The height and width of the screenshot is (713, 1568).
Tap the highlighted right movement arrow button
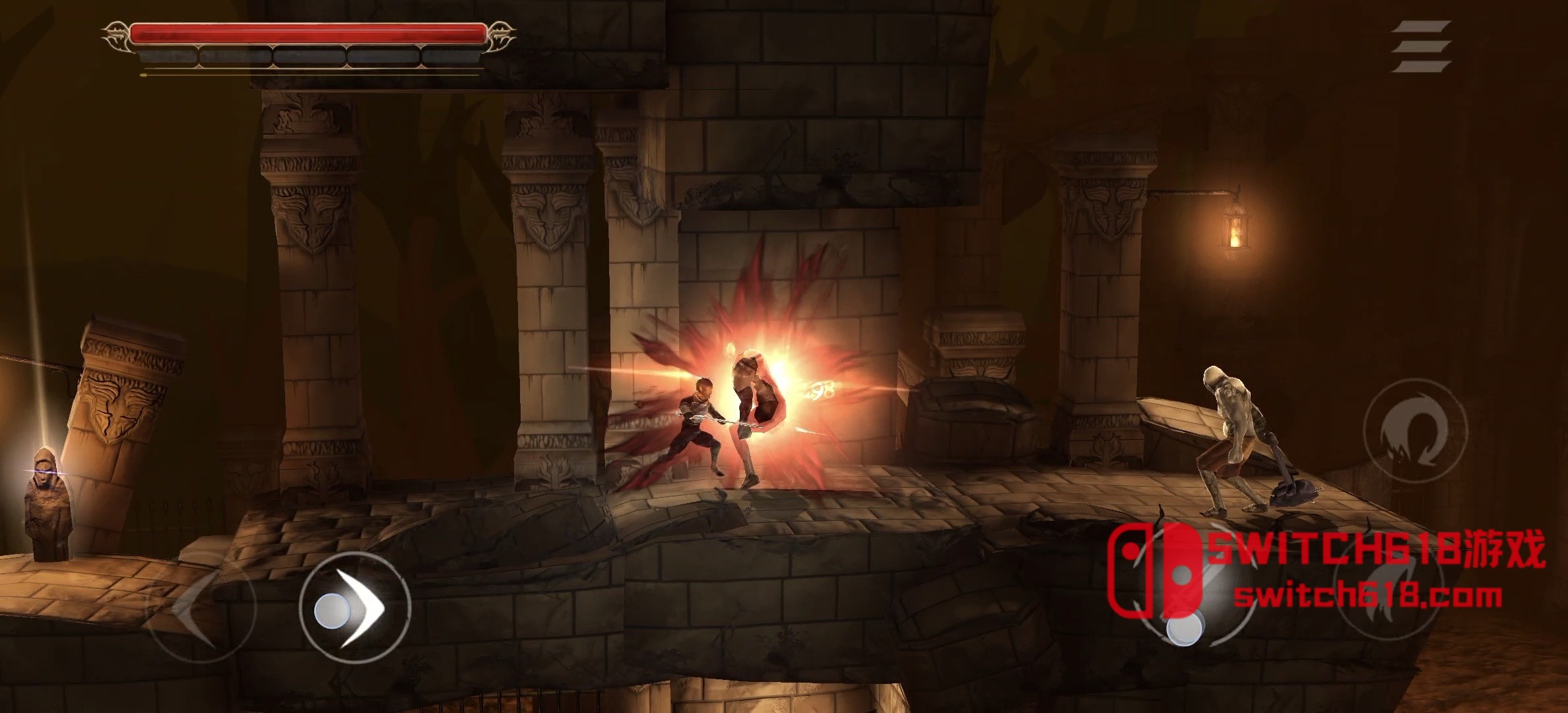(355, 608)
